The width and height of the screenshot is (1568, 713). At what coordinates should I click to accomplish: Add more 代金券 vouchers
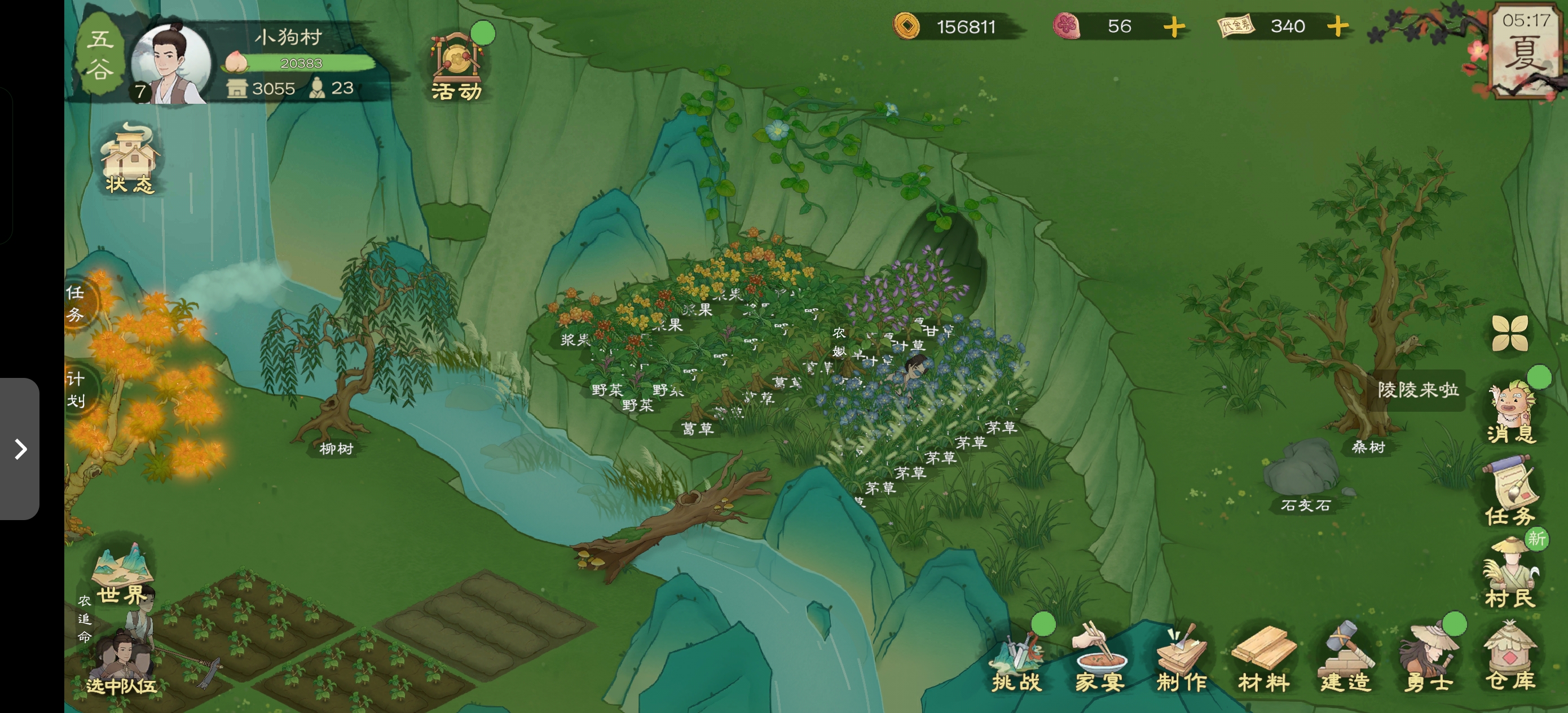(1338, 27)
